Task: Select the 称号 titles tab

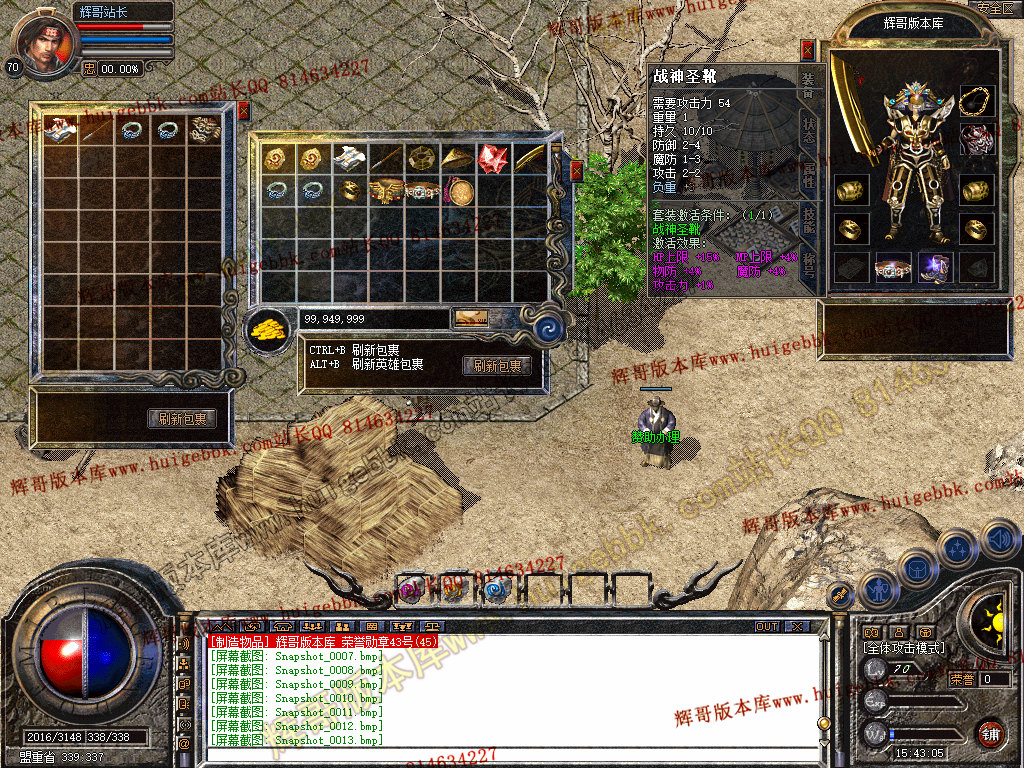Action: [x=810, y=265]
